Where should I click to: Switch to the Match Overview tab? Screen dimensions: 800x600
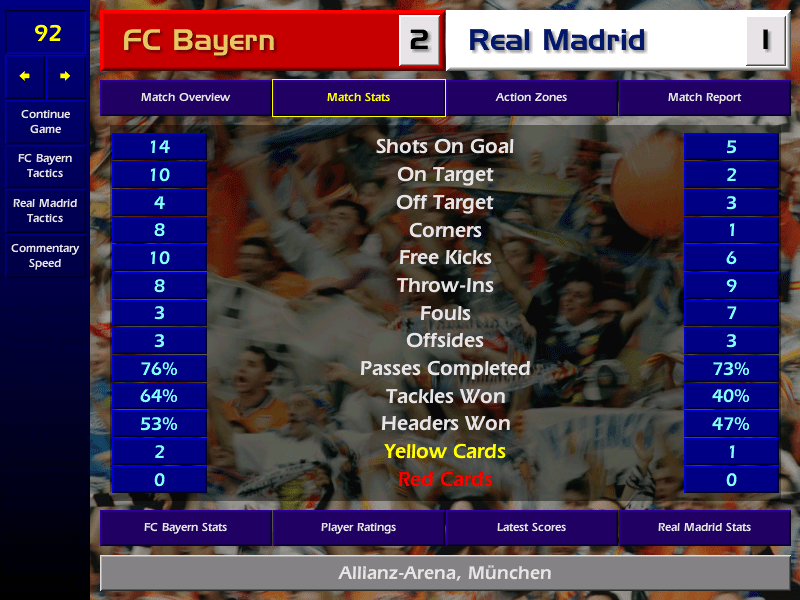point(185,98)
